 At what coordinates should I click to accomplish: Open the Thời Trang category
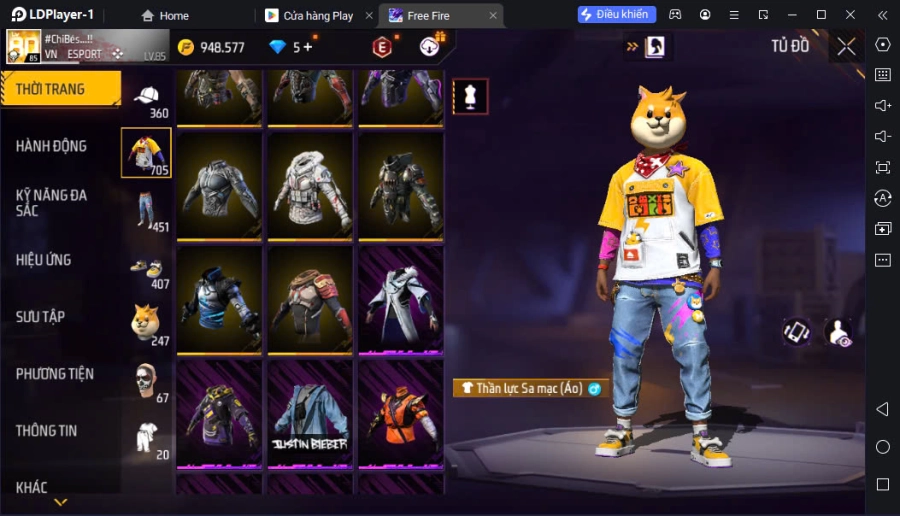pos(60,89)
